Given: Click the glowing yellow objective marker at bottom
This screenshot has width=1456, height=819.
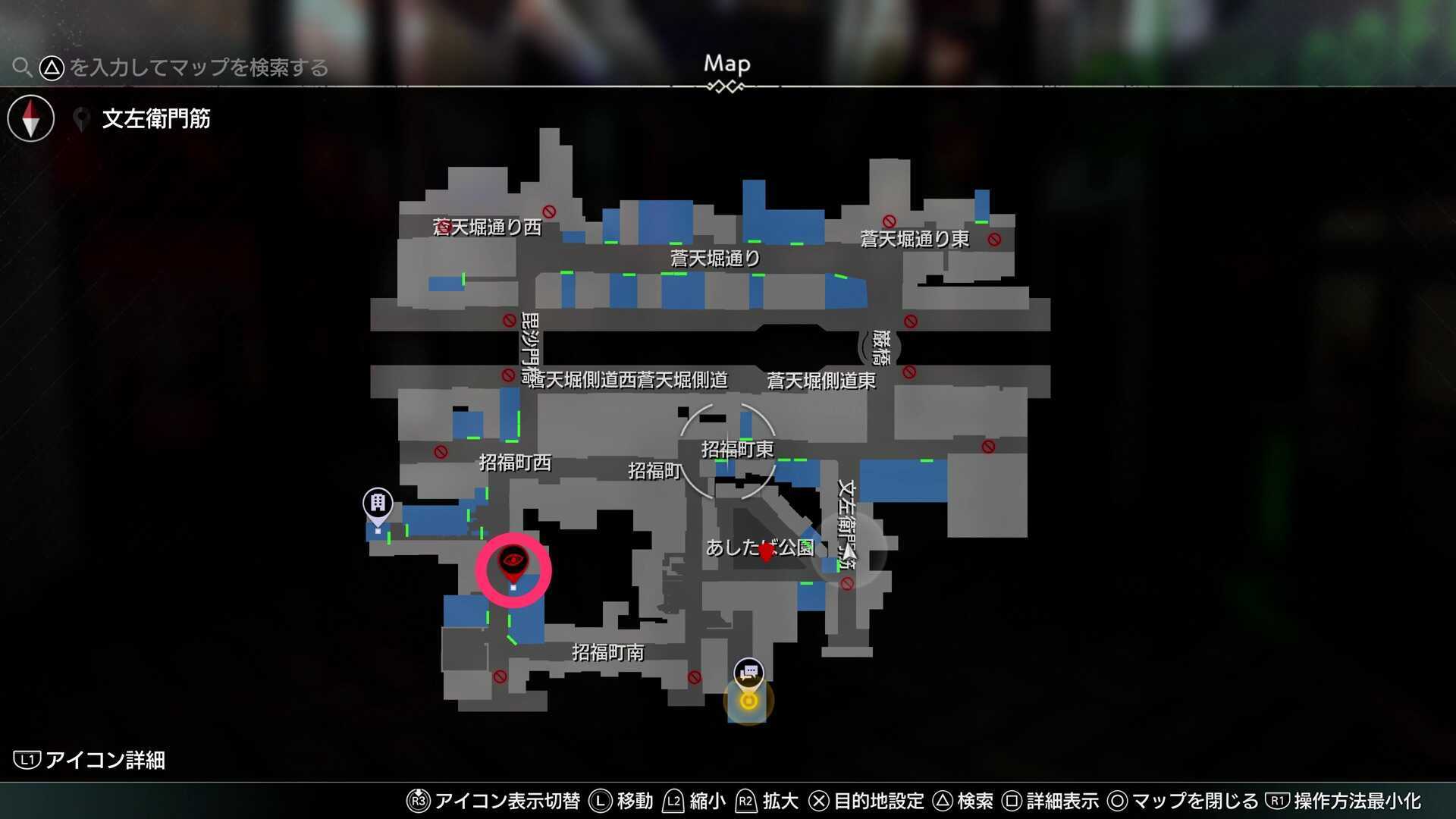Looking at the screenshot, I should [748, 701].
